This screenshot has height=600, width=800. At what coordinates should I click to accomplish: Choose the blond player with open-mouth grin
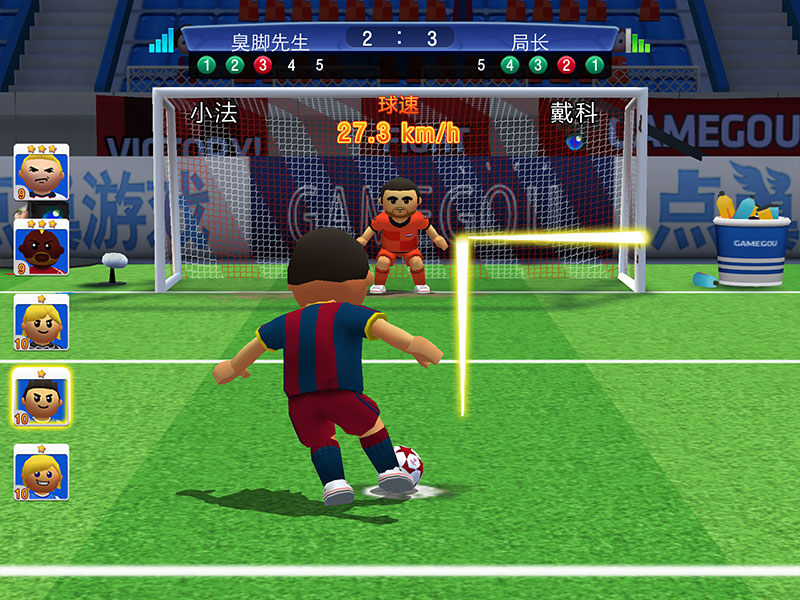pyautogui.click(x=41, y=472)
